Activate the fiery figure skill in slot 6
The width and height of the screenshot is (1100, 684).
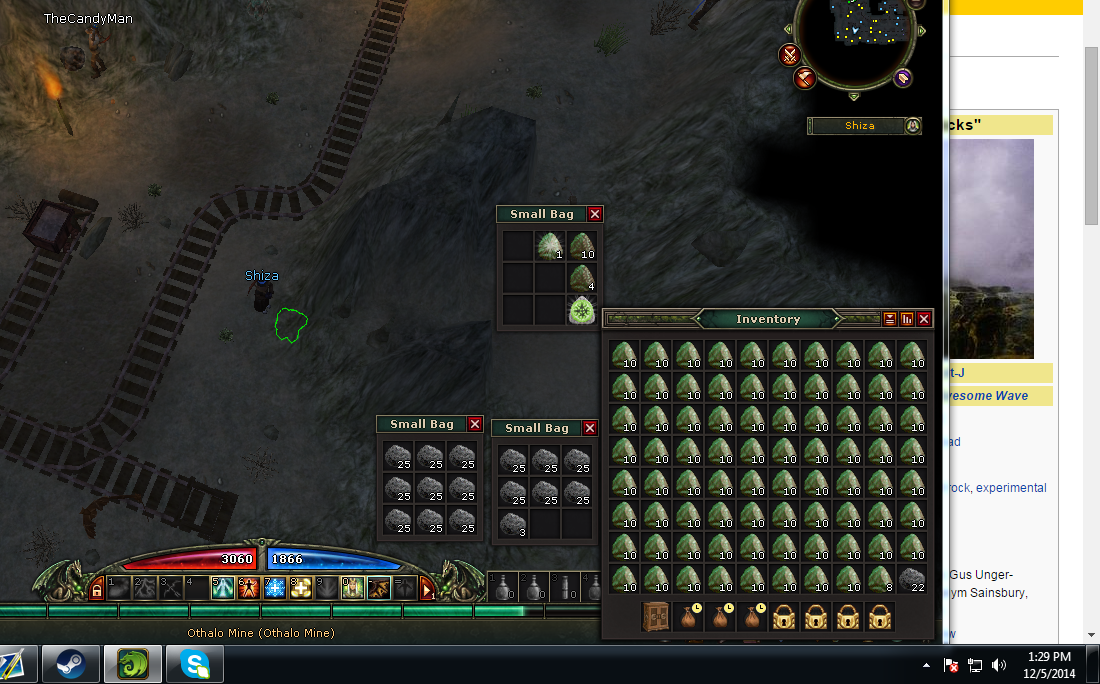tap(248, 588)
